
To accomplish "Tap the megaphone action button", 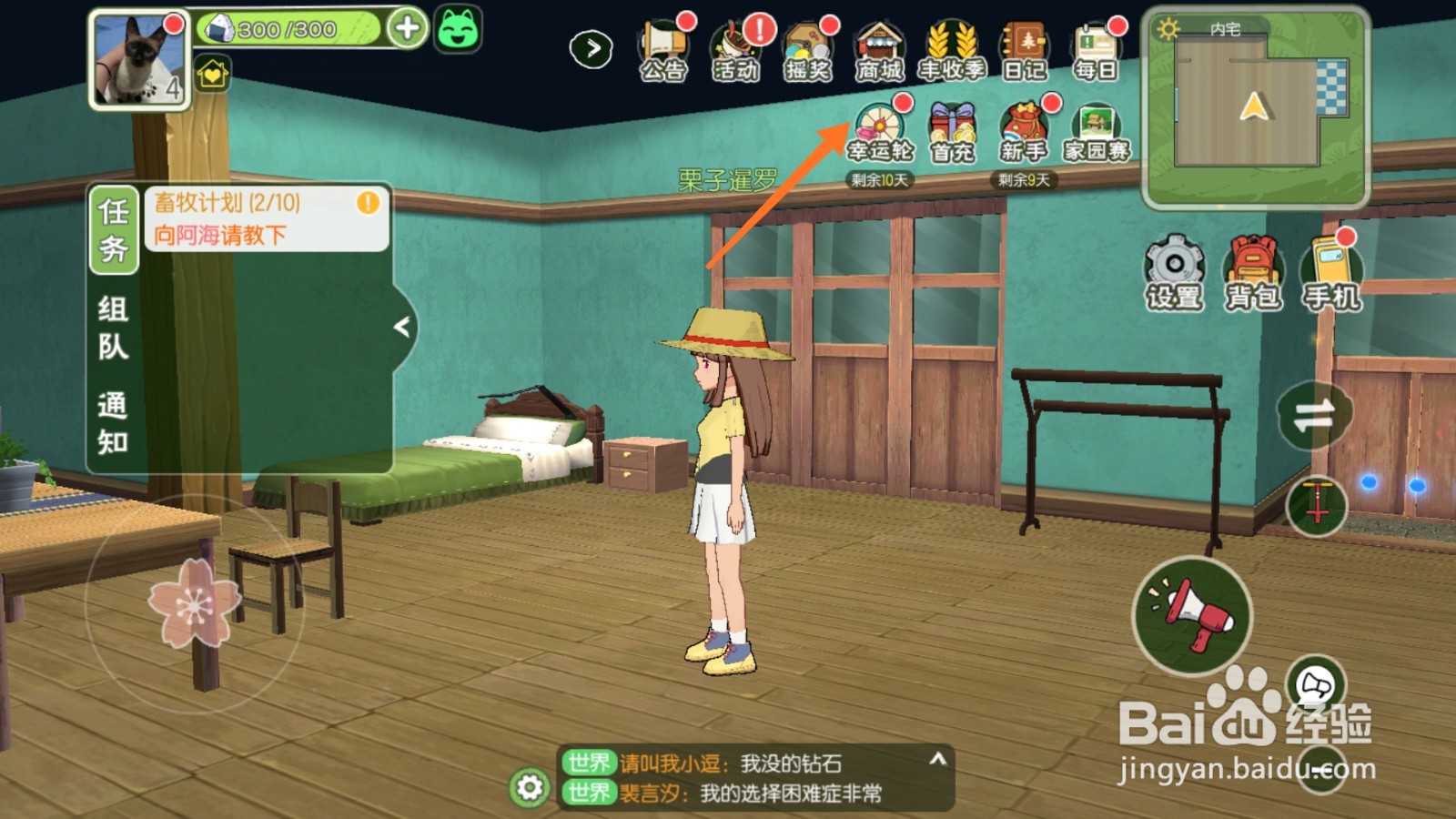I will (1192, 616).
